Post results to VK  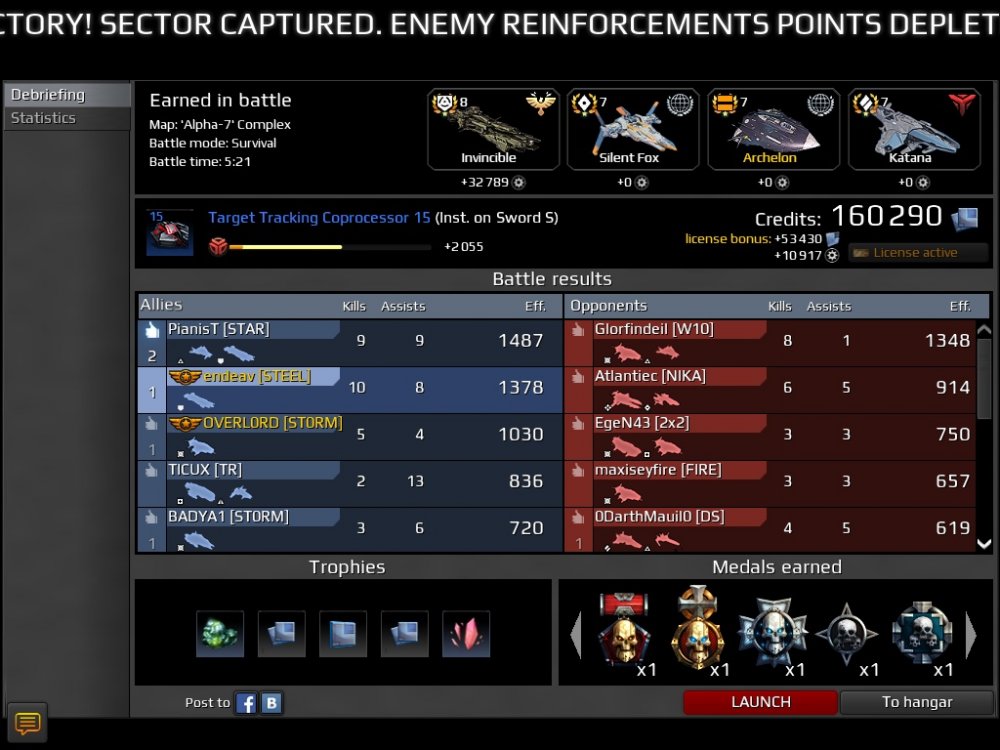point(271,703)
